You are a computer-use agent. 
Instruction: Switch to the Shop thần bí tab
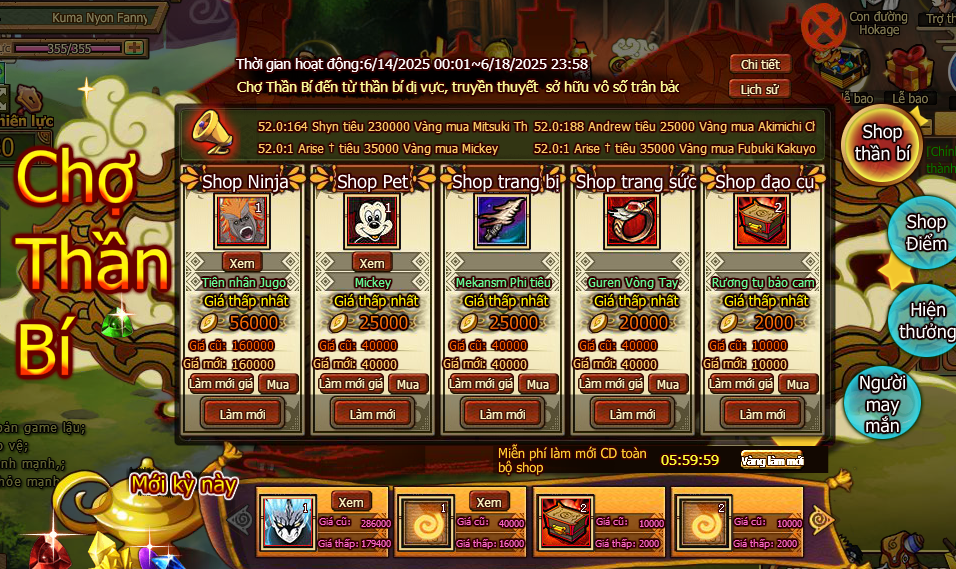point(882,142)
